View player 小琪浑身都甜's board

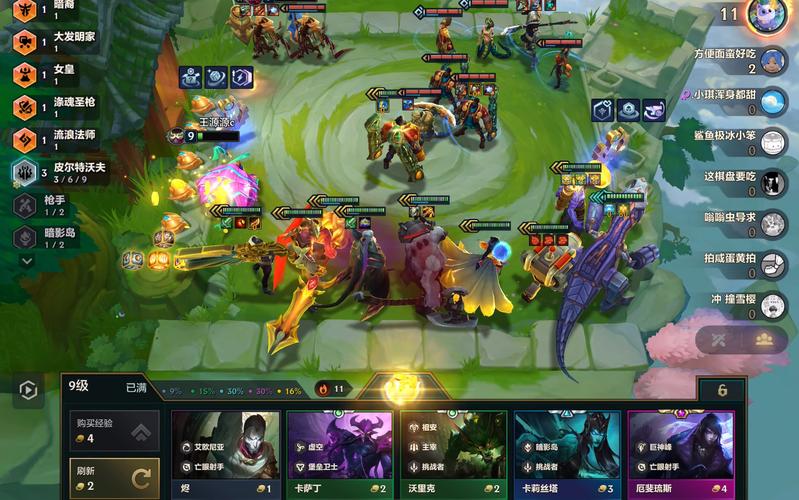tap(772, 101)
